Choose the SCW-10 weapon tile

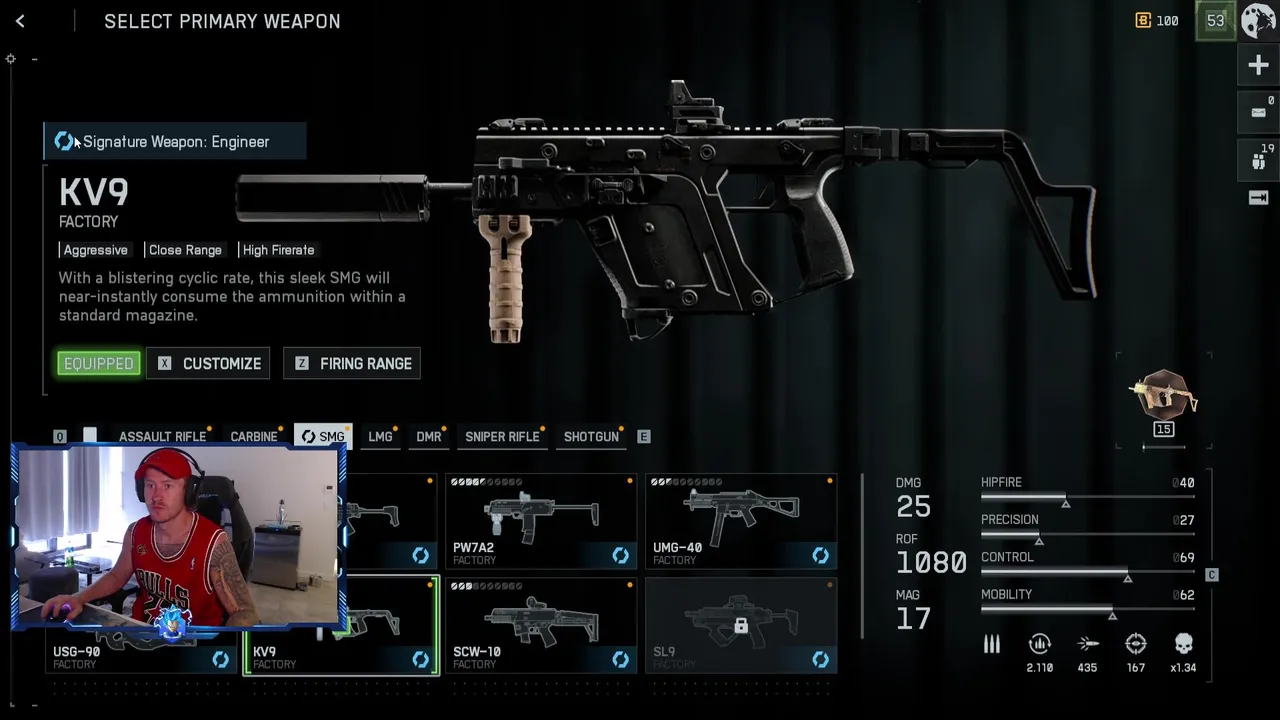point(540,626)
